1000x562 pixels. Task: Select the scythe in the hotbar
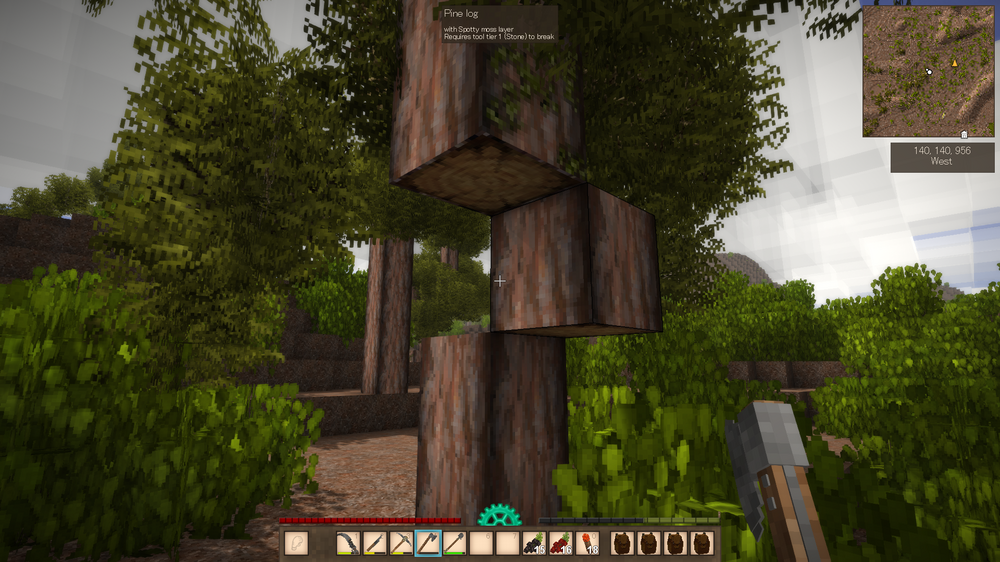(347, 543)
